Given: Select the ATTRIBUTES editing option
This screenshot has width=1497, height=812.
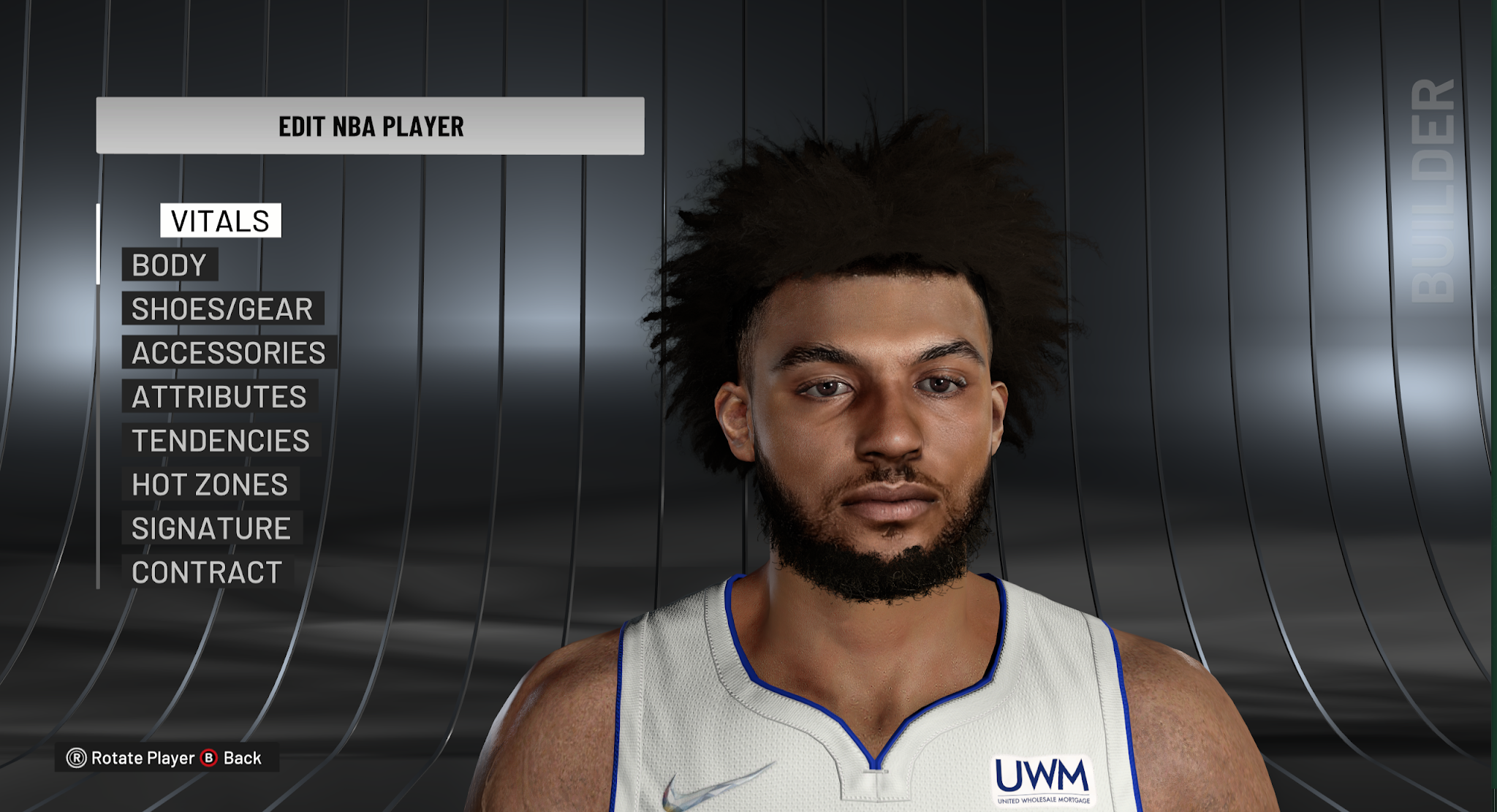Looking at the screenshot, I should pyautogui.click(x=219, y=397).
